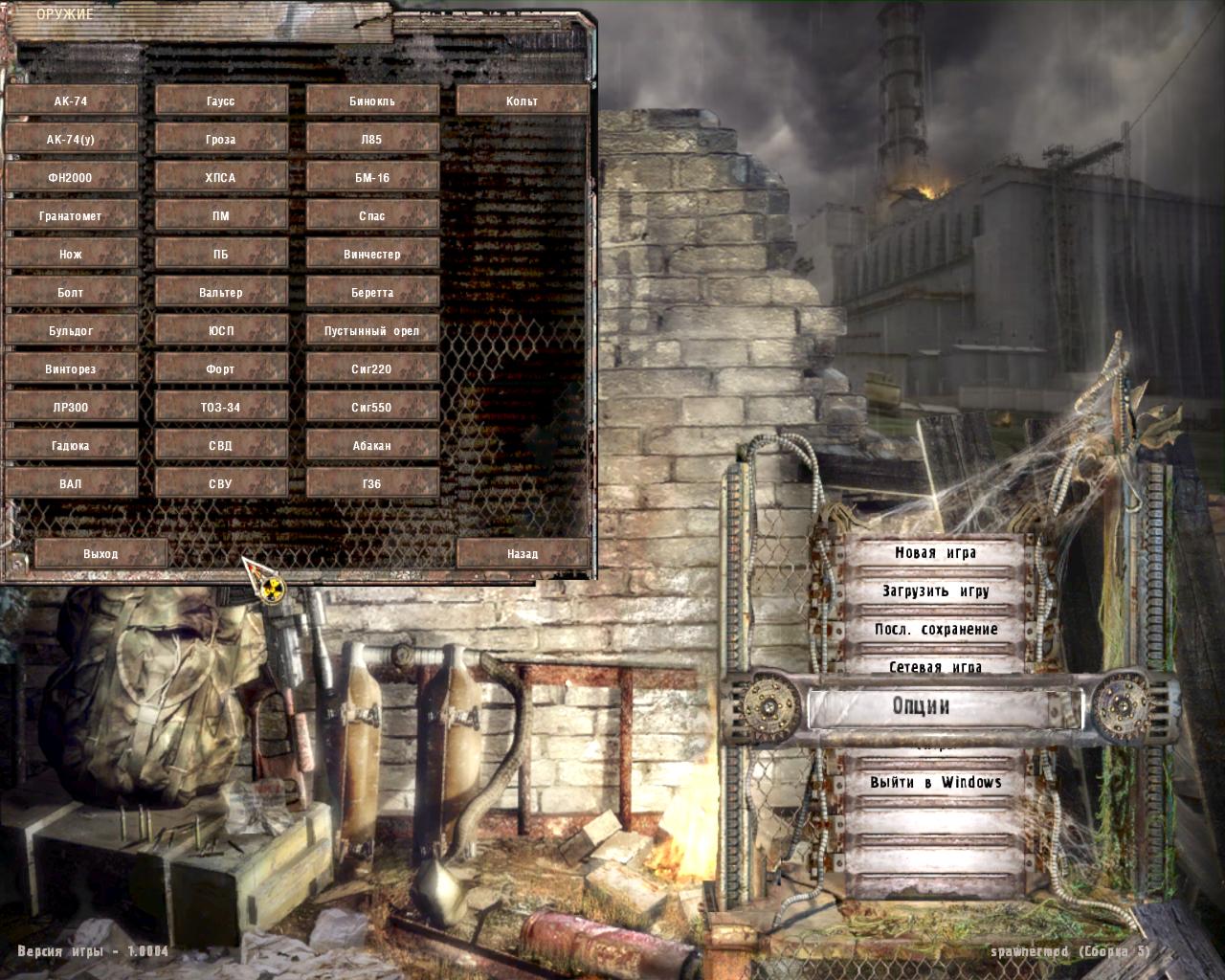Image resolution: width=1225 pixels, height=980 pixels.
Task: Spawn the Г36 rifle
Action: [x=372, y=482]
